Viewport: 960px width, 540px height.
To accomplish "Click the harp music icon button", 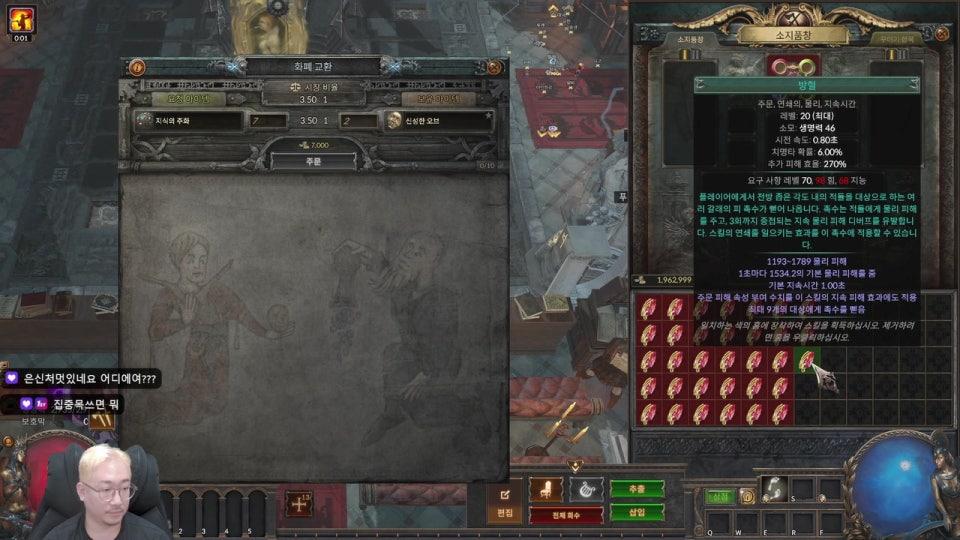I will click(x=586, y=489).
